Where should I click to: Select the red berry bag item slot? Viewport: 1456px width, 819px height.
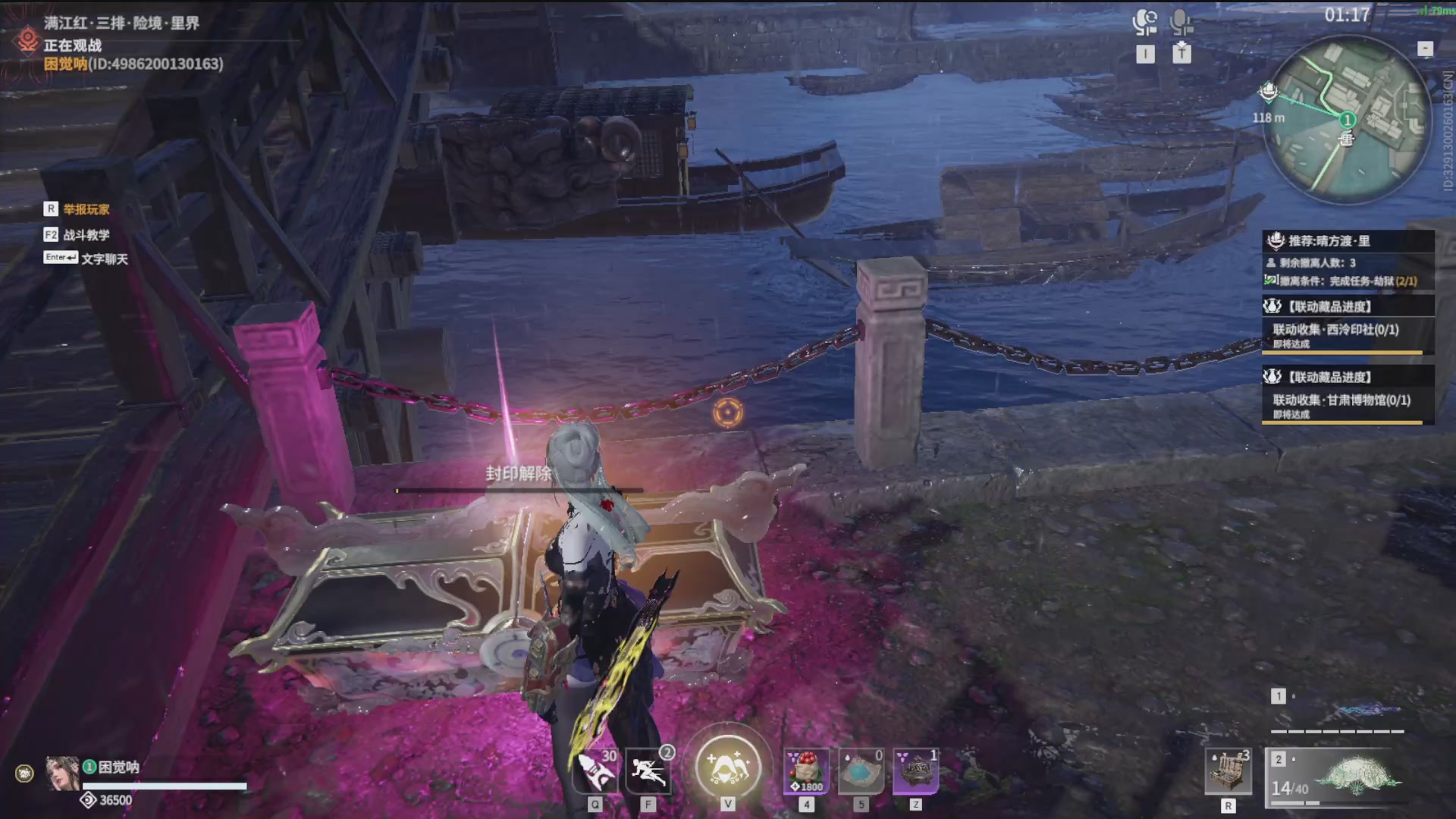(x=806, y=770)
